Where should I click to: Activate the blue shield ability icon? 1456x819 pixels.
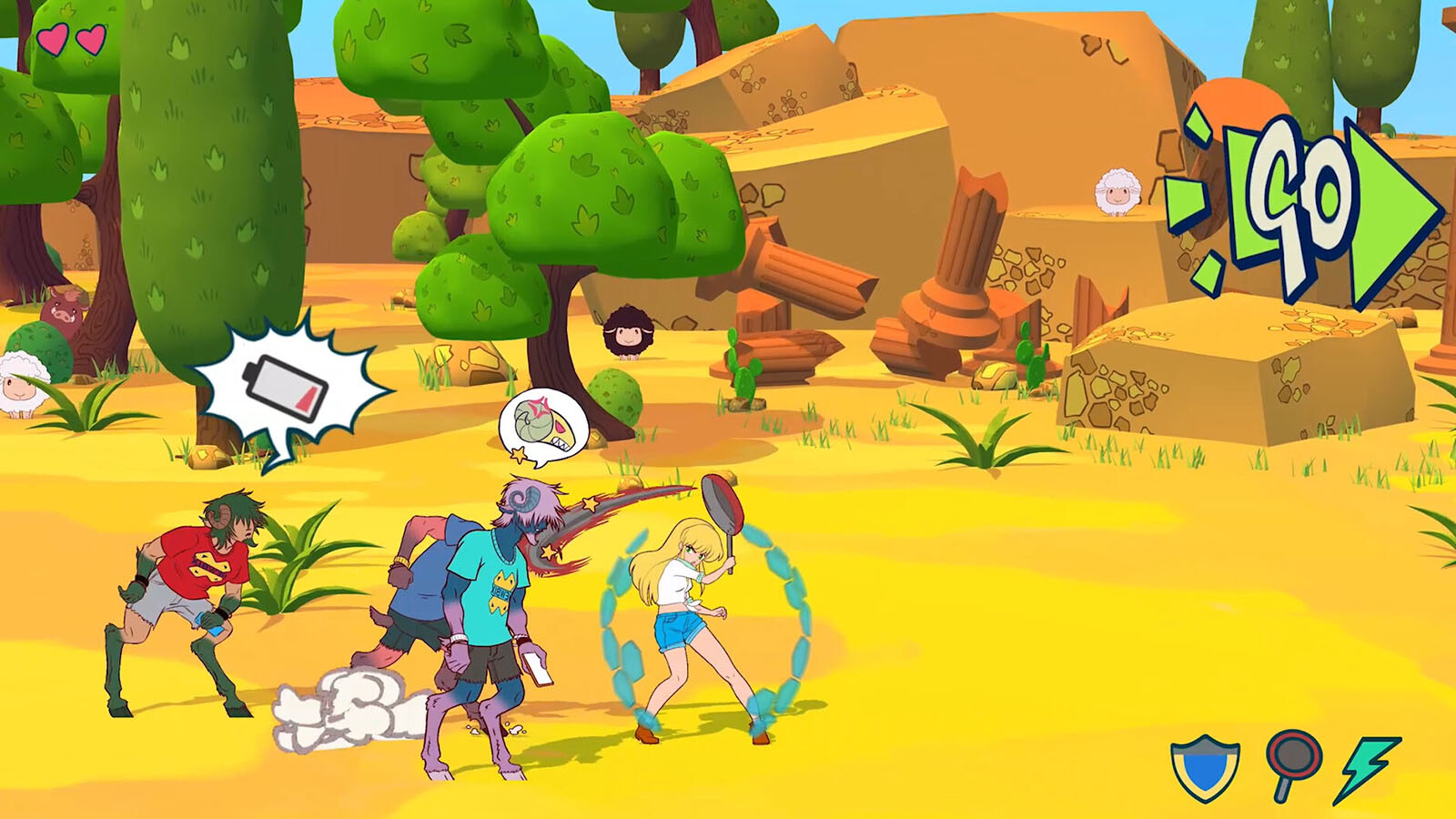coord(1206,766)
